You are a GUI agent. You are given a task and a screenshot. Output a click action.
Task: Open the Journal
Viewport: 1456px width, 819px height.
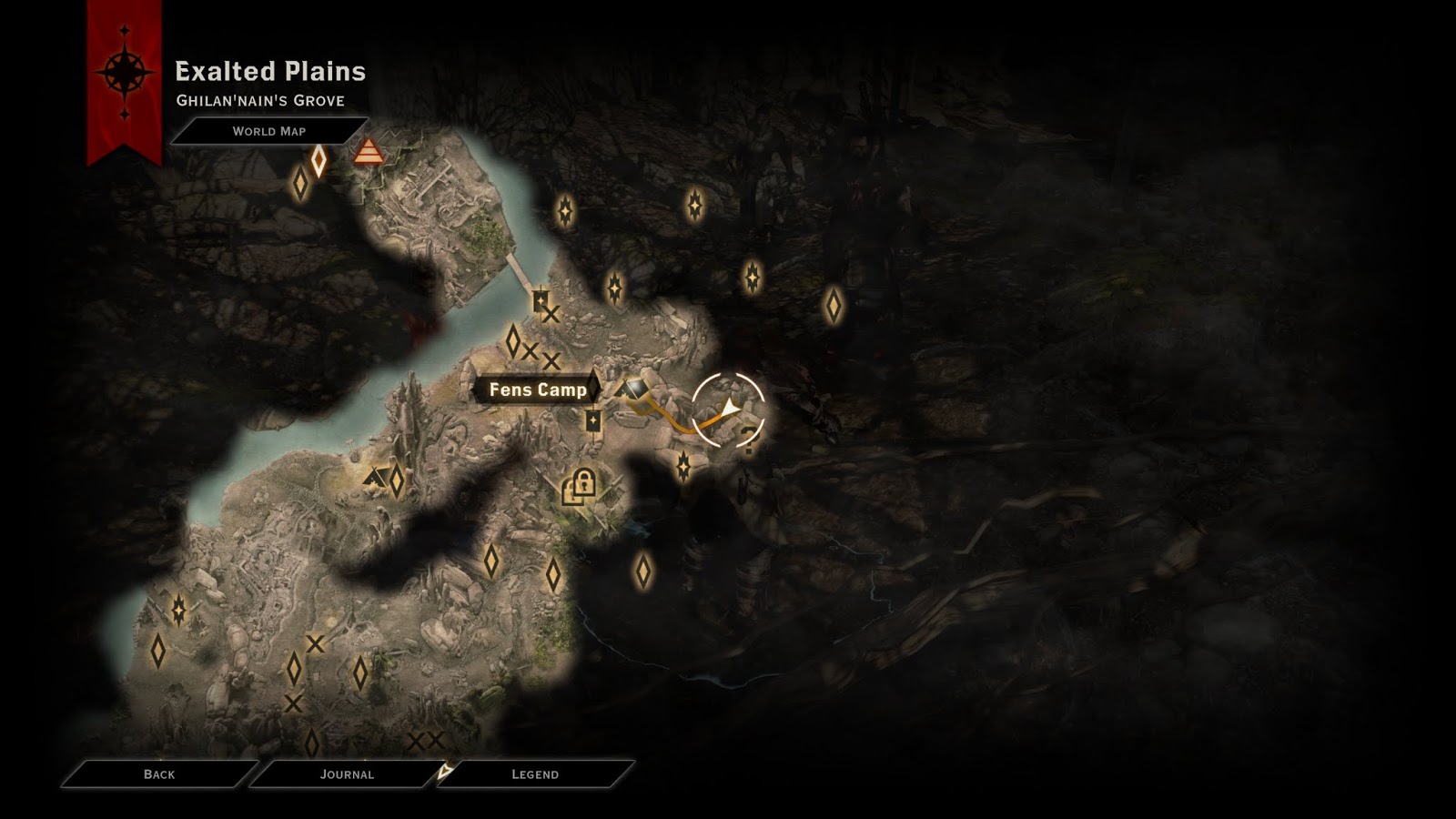347,773
